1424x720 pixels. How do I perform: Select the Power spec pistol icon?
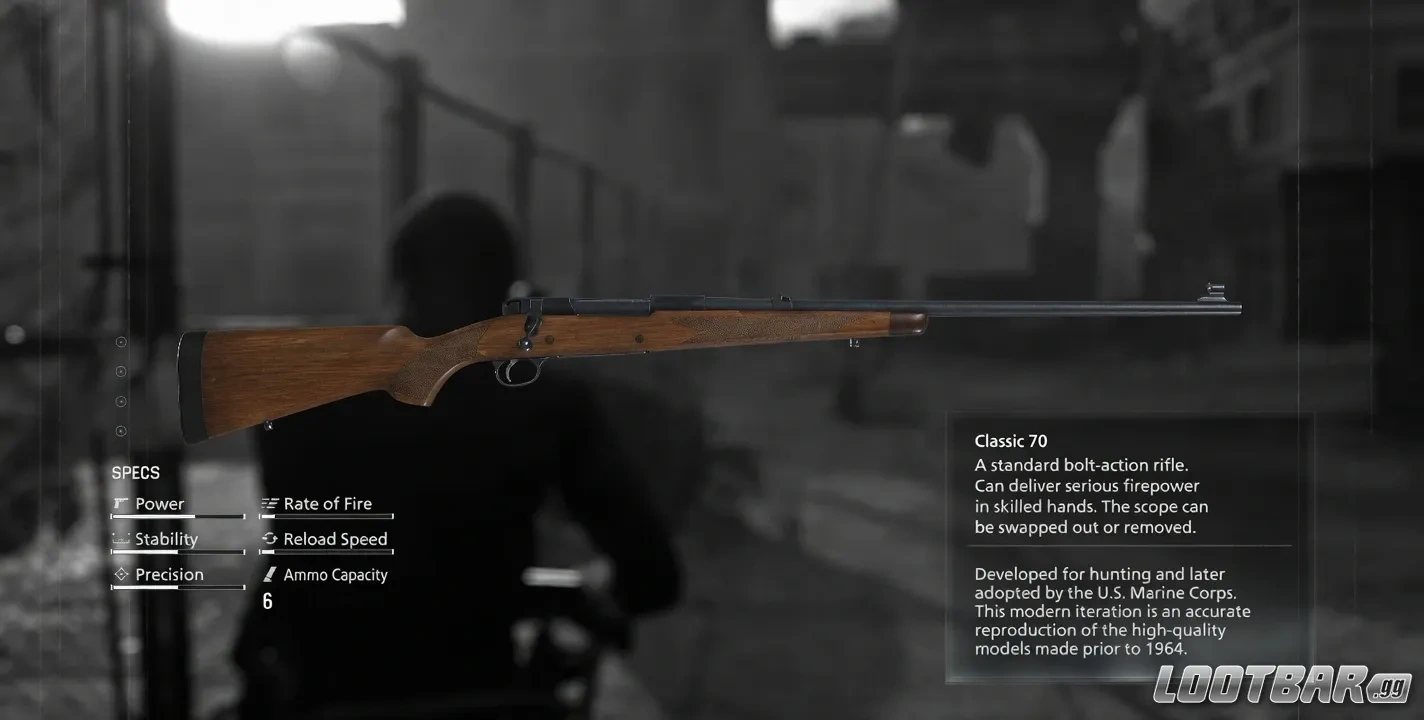click(x=121, y=503)
